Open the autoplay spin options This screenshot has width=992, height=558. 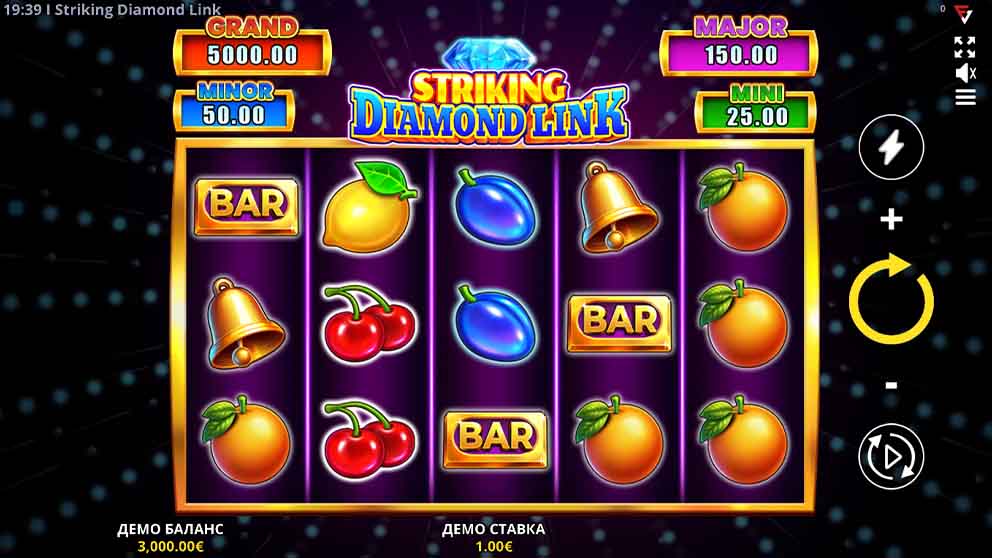(891, 457)
